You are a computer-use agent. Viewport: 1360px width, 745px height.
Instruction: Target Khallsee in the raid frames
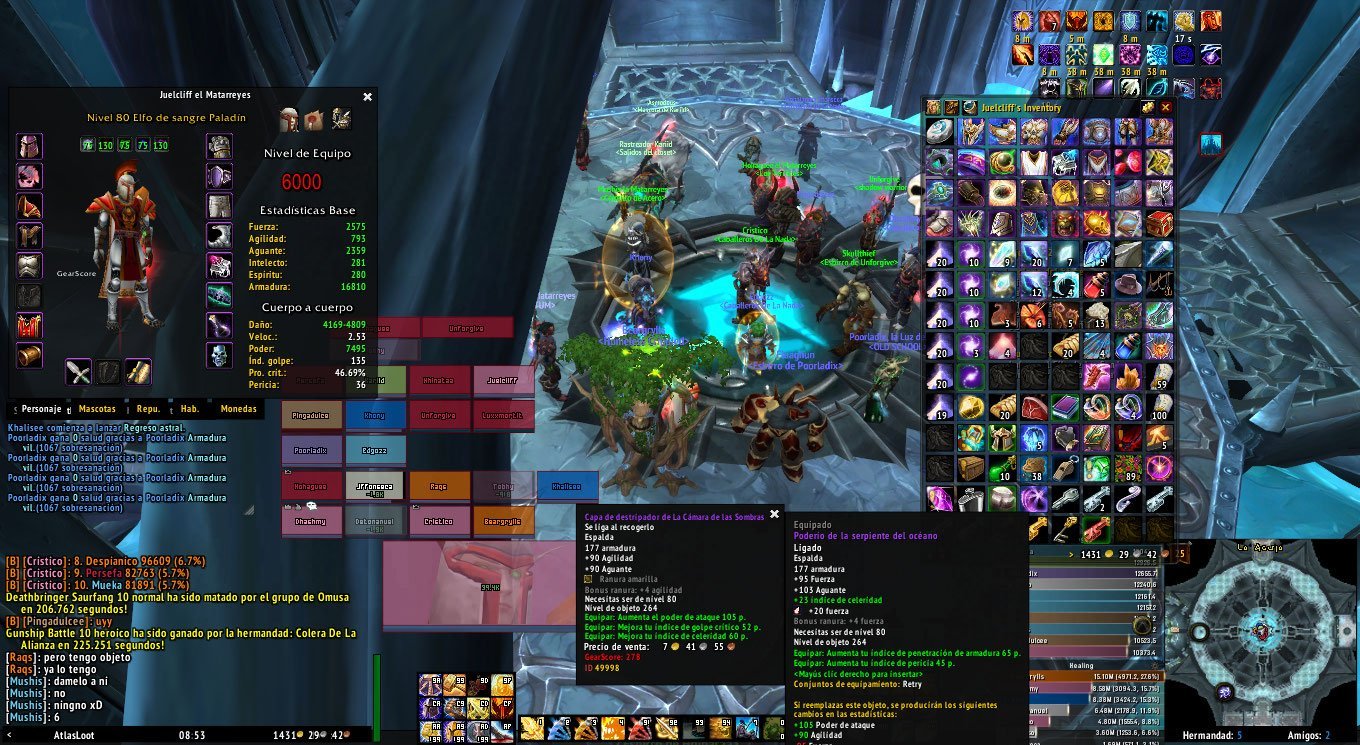[x=567, y=486]
